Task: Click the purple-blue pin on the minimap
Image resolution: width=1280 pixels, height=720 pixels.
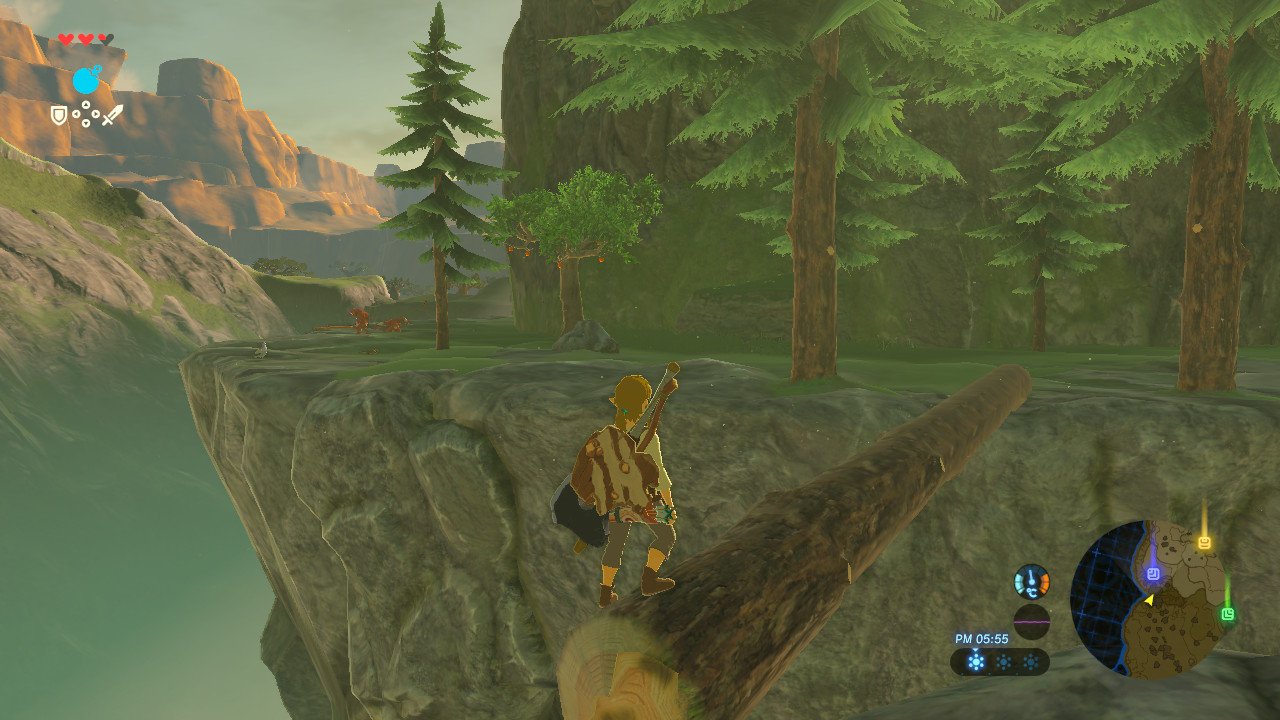Action: point(1153,574)
